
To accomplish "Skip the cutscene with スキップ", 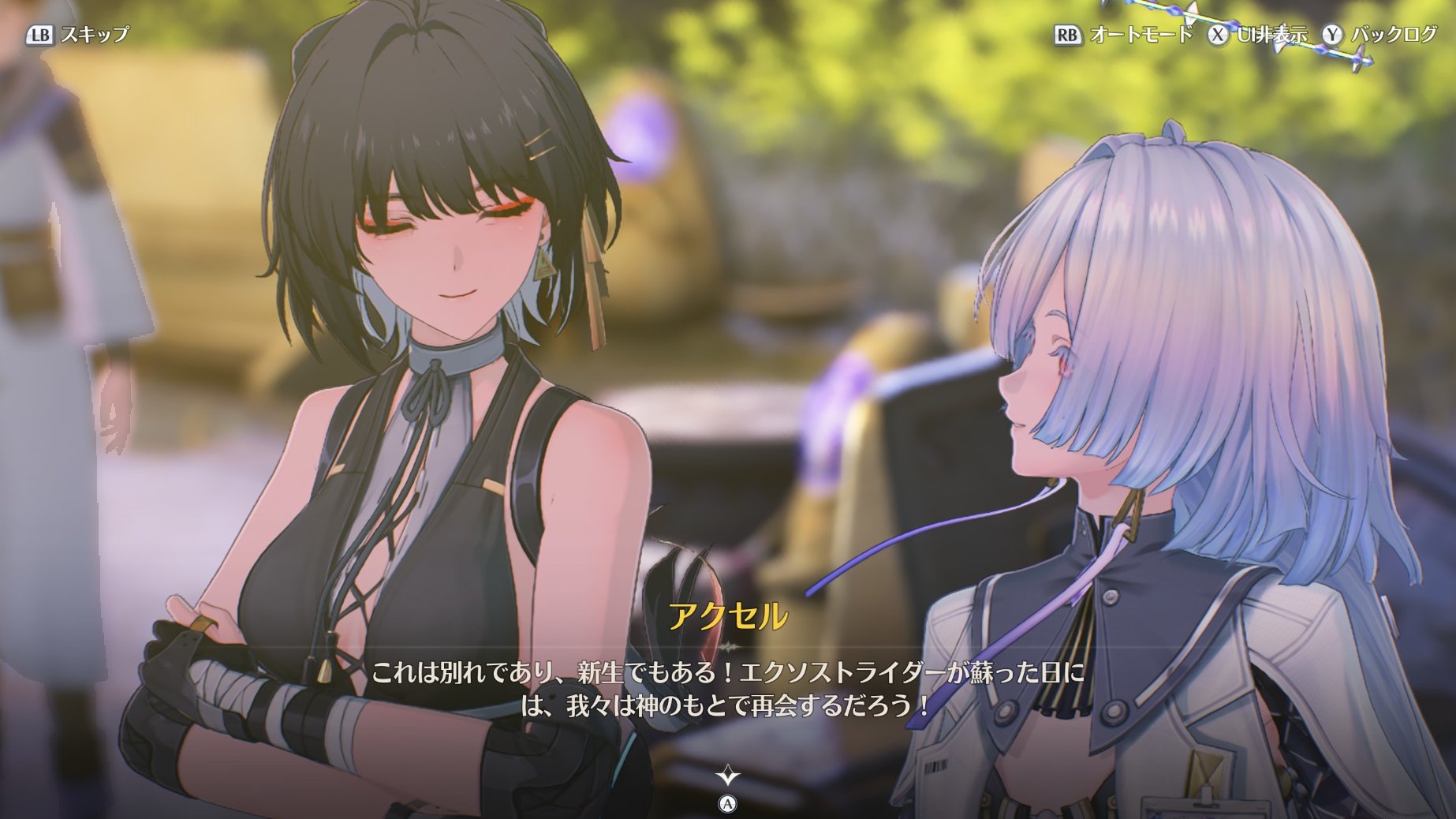I will pos(79,35).
